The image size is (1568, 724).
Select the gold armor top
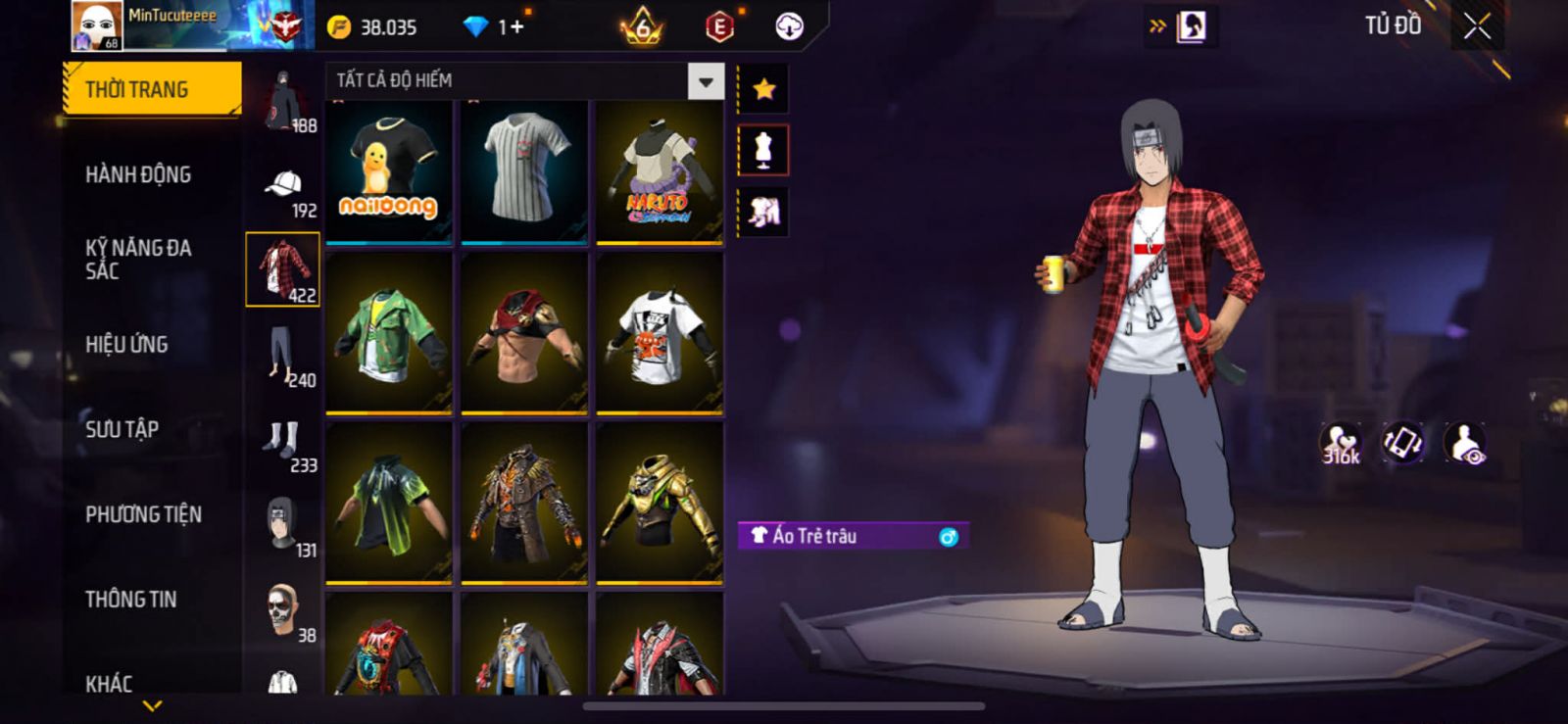coord(660,502)
